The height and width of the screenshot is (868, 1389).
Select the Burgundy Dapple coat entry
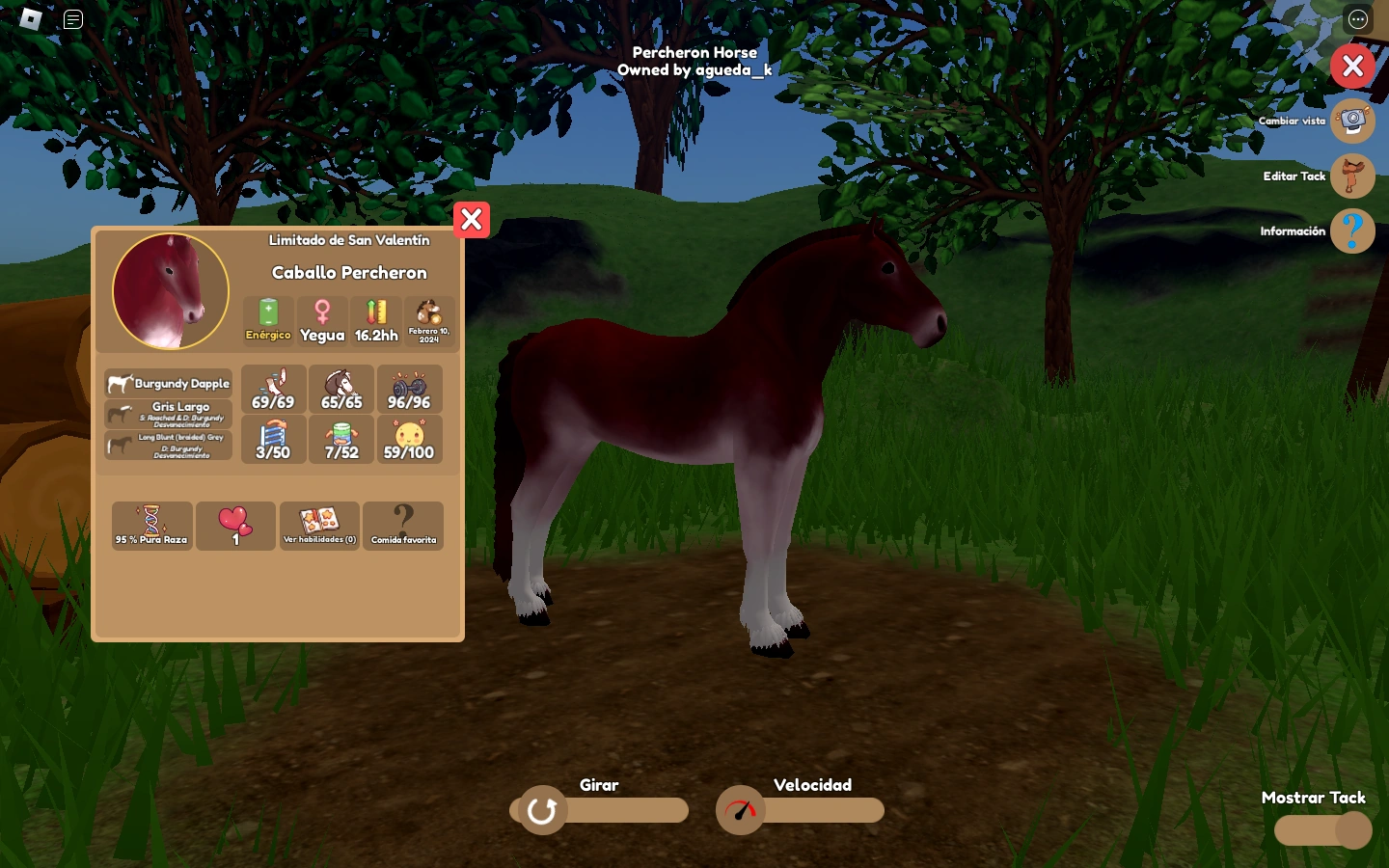tap(168, 383)
